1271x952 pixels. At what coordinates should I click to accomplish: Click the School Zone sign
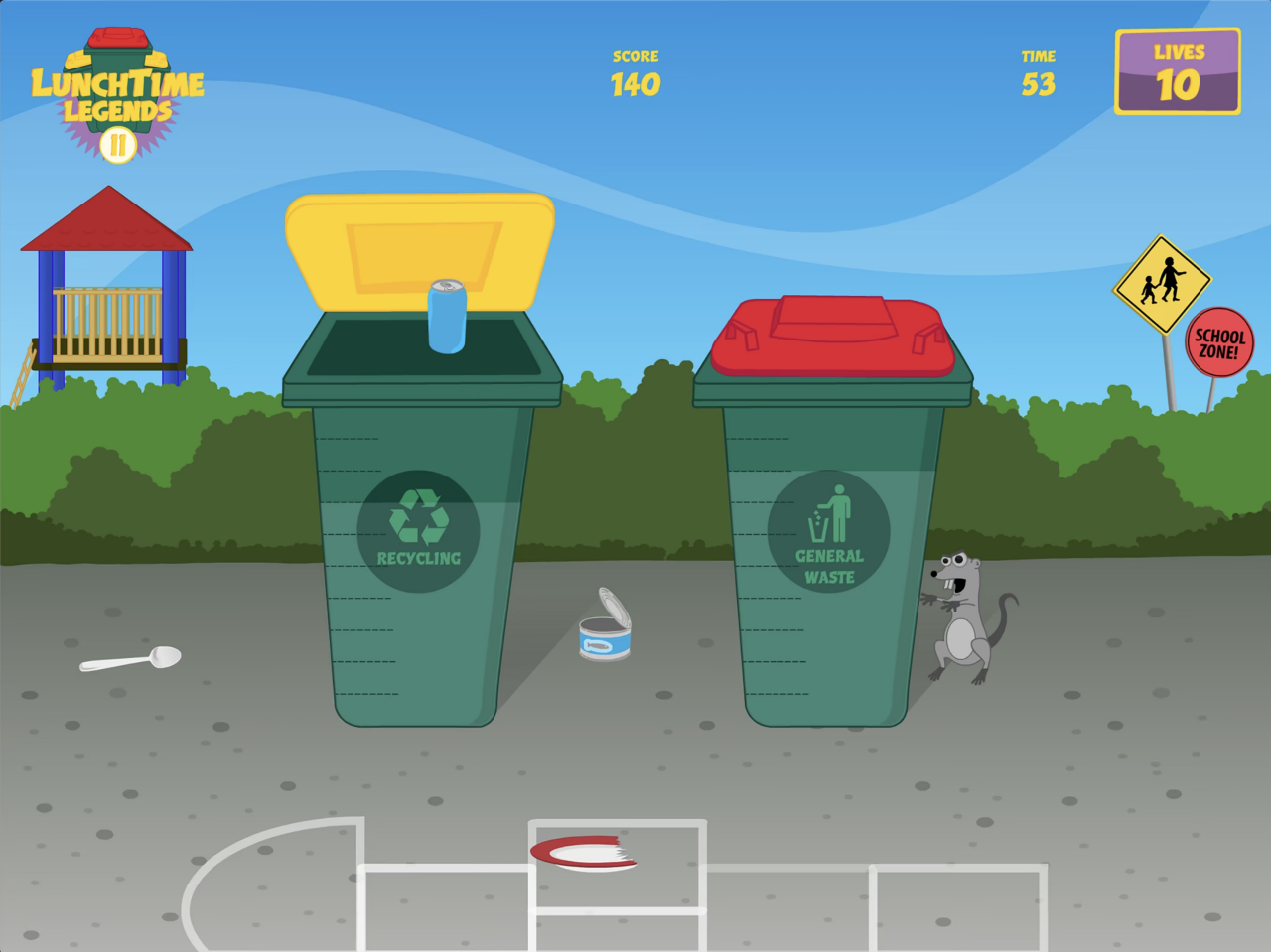coord(1218,342)
